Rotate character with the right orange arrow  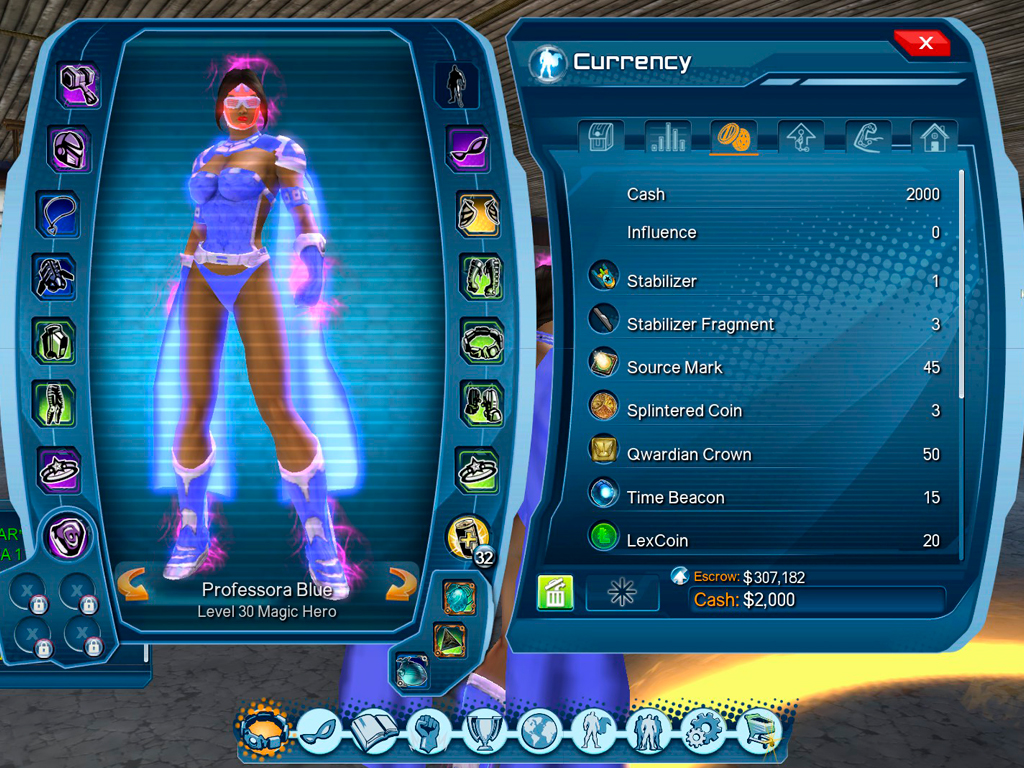tap(401, 584)
